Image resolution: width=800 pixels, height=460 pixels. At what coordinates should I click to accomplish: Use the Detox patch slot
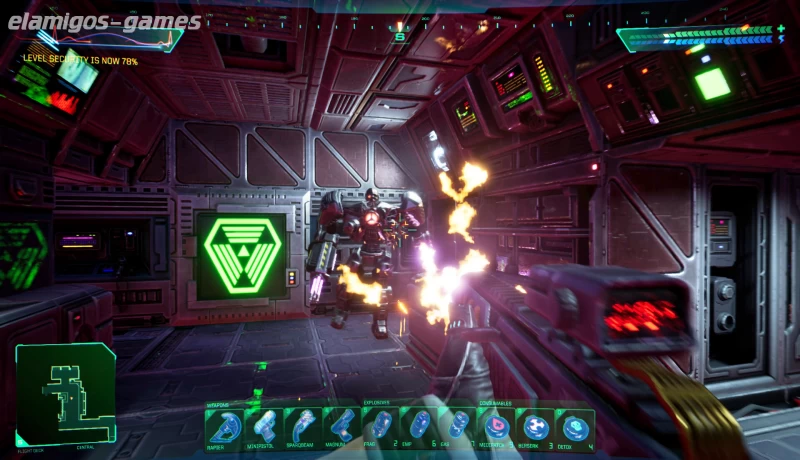coord(575,428)
